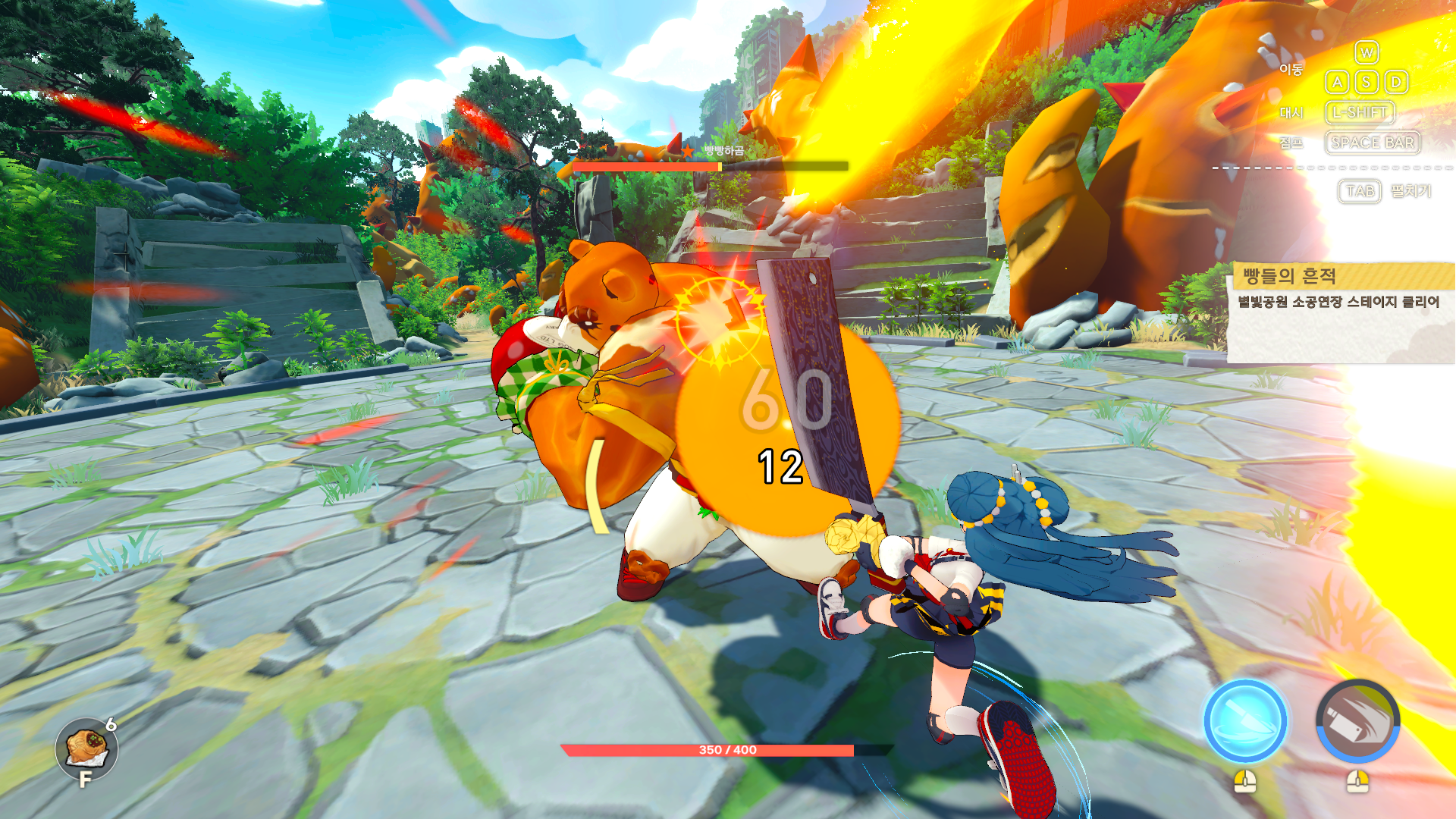Use the bread consumable item slot
1456x819 pixels.
86,749
